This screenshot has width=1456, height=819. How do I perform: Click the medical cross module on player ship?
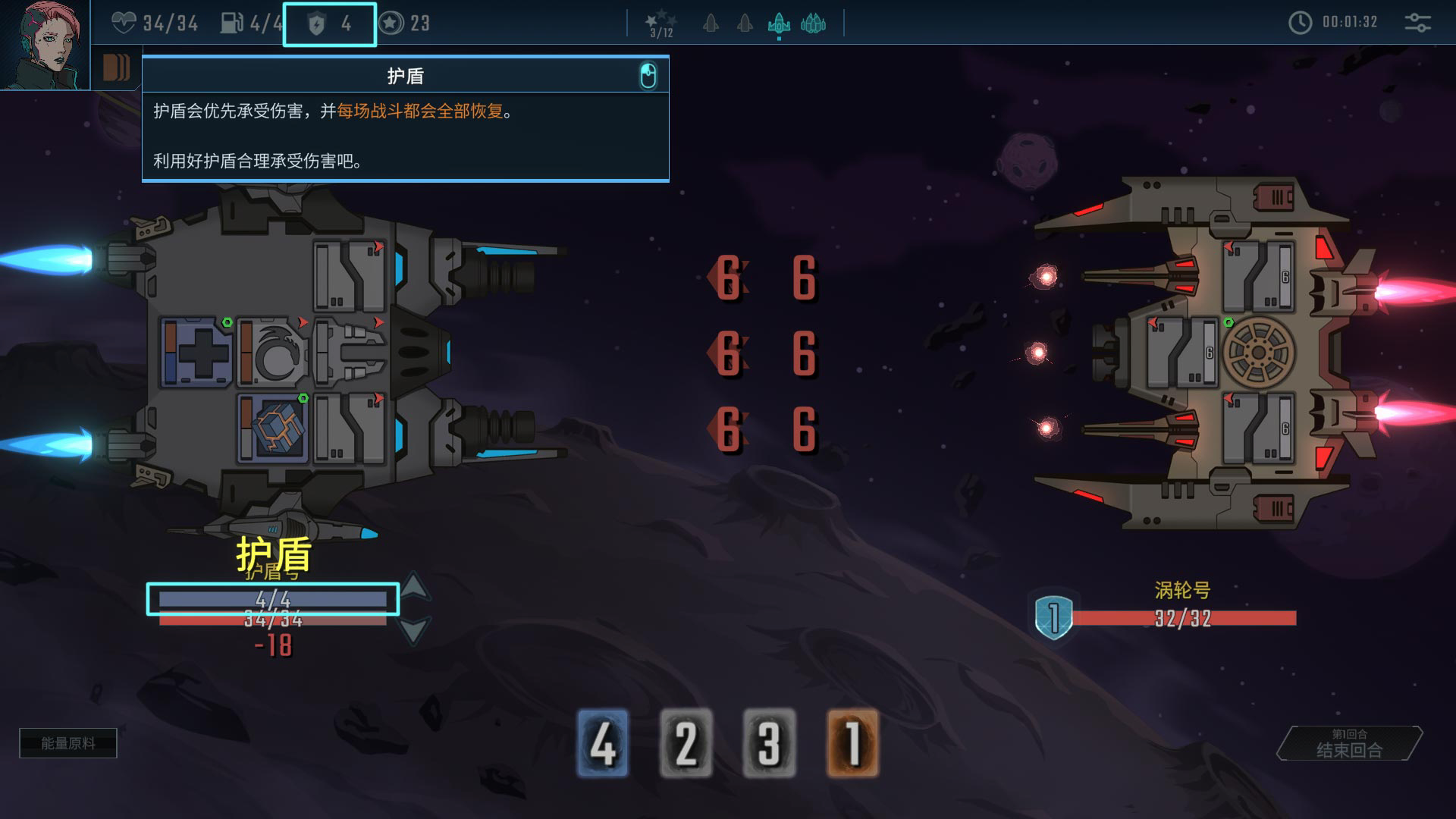point(197,353)
